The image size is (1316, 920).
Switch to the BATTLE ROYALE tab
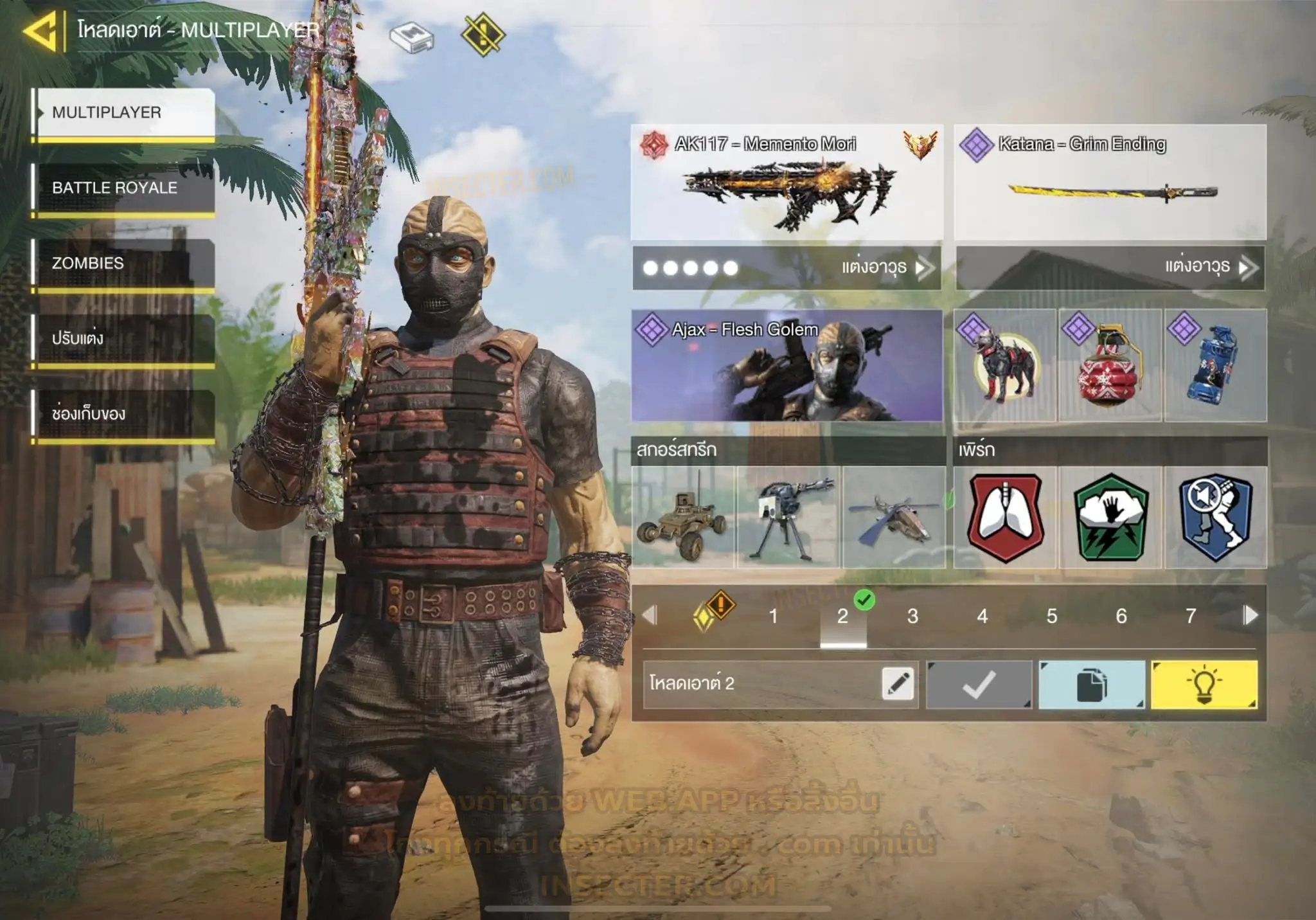coord(125,188)
